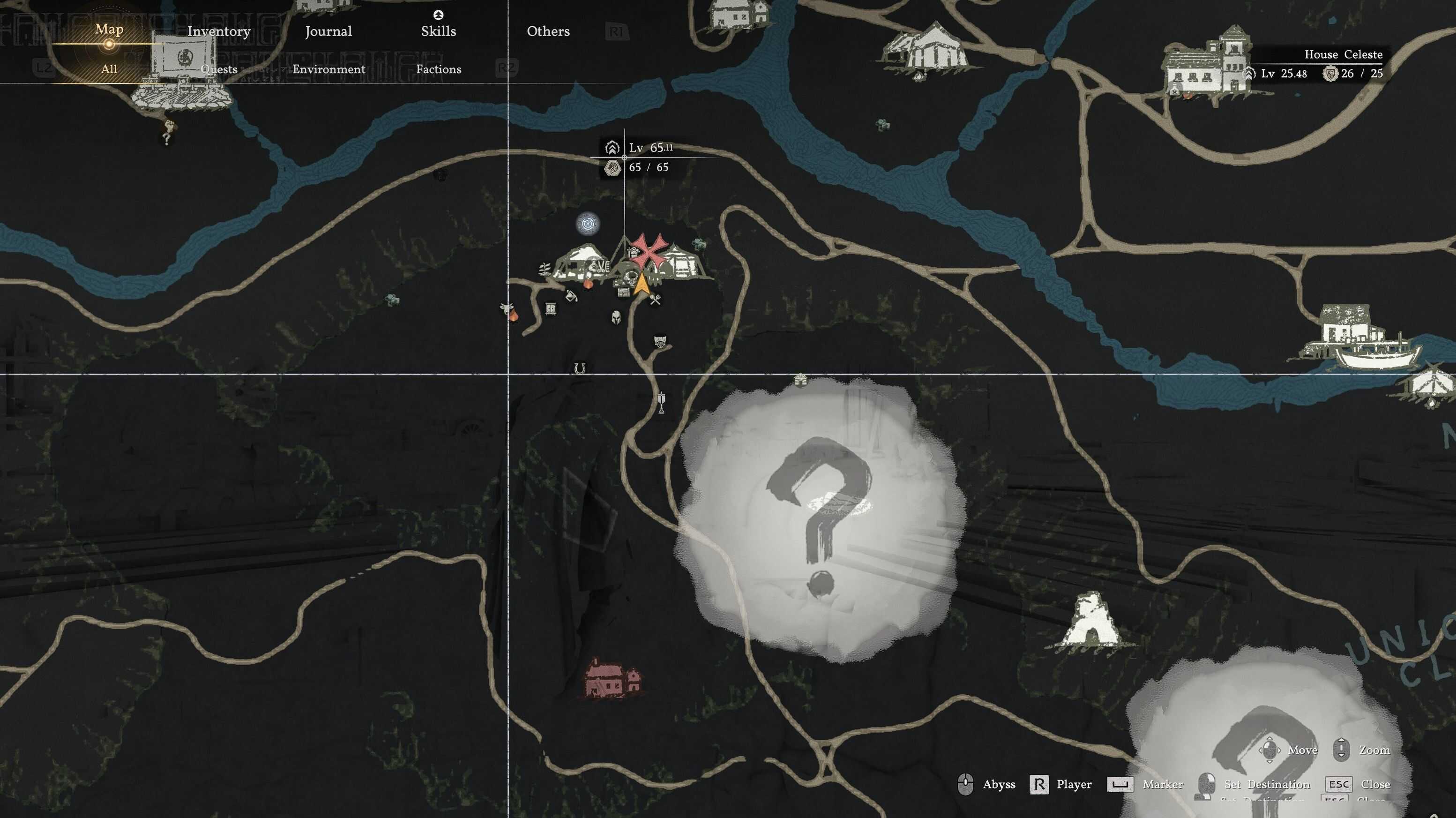Select the glowing blue Abyss marker
This screenshot has width=1456, height=818.
tap(587, 224)
